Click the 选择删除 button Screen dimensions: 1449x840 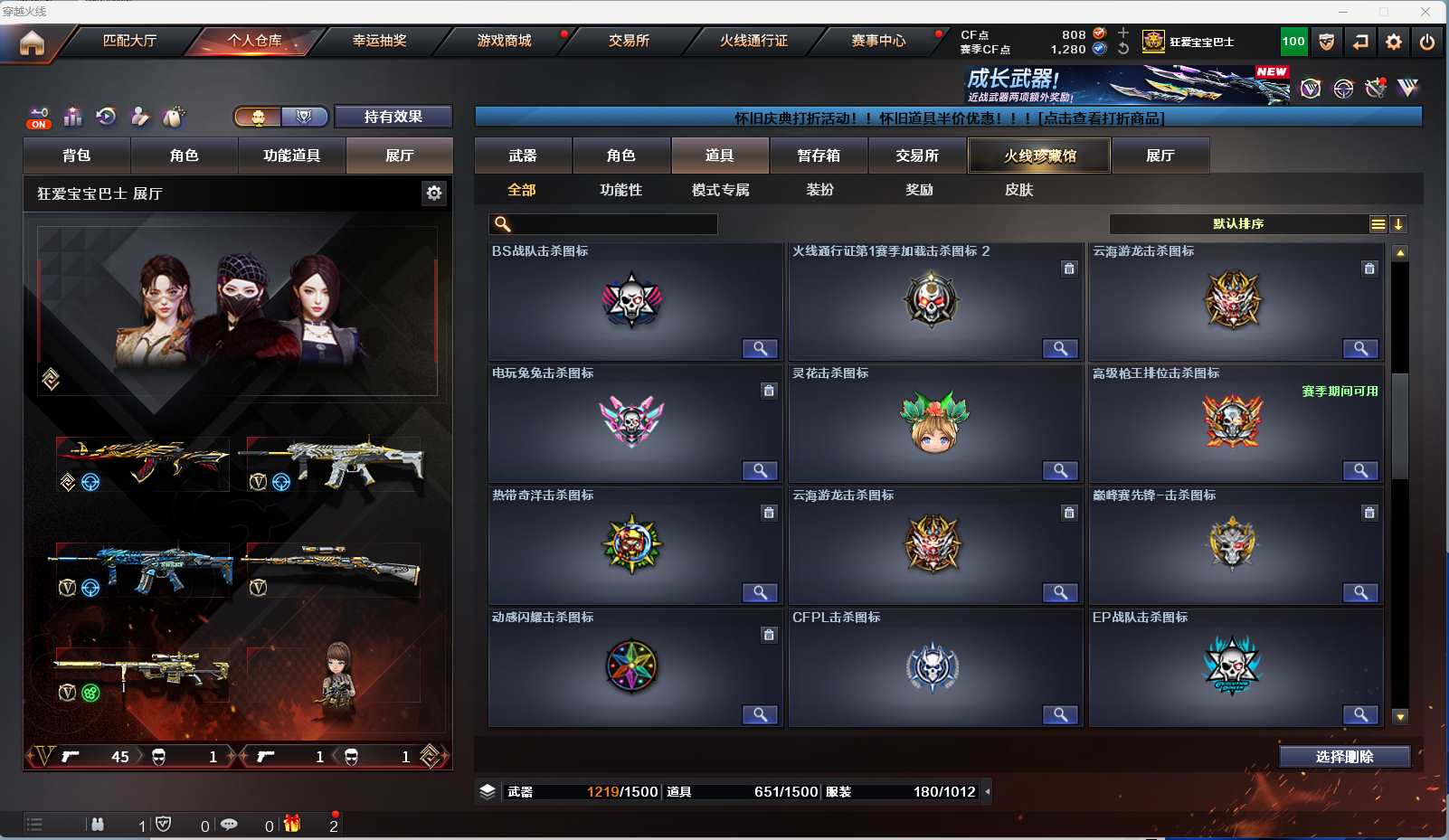tap(1344, 757)
